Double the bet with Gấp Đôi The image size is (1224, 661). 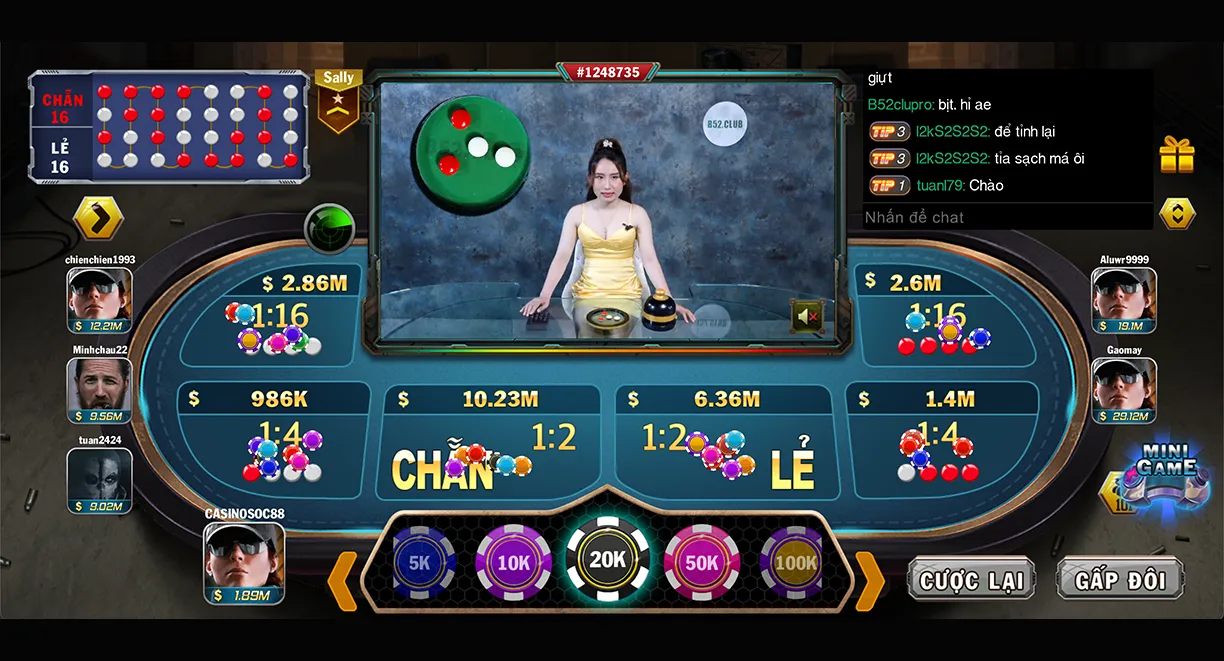(x=1120, y=580)
